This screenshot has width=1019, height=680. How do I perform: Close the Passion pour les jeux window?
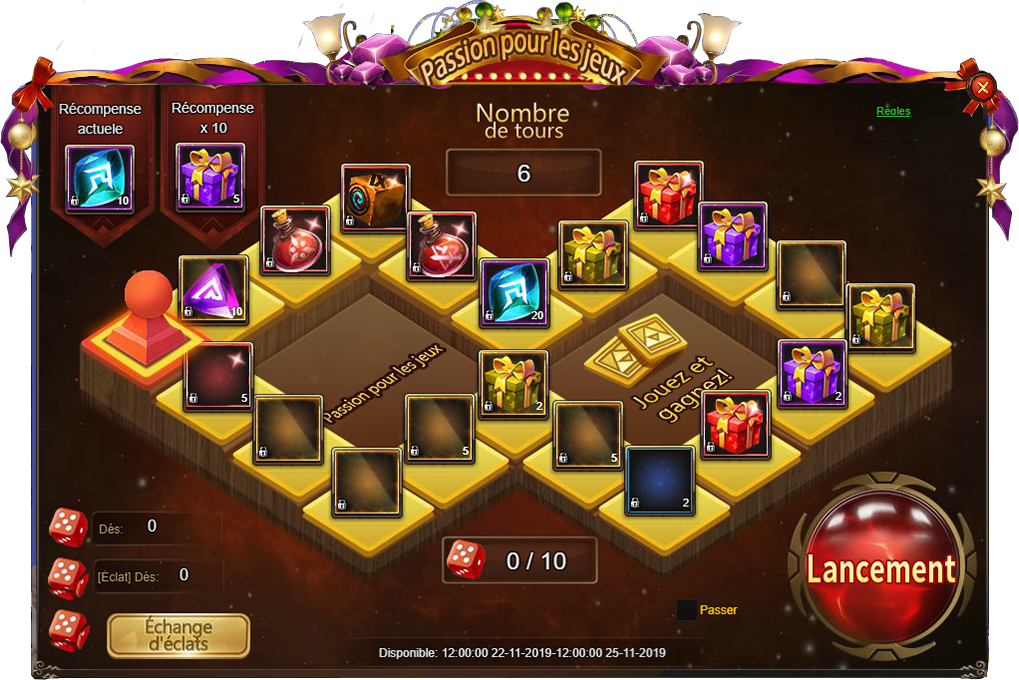click(983, 87)
